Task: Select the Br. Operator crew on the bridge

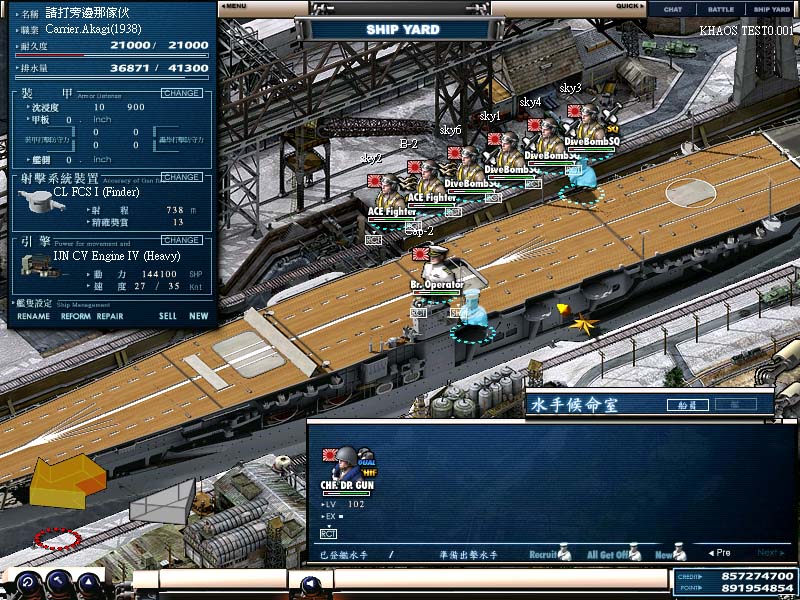Action: click(x=437, y=268)
